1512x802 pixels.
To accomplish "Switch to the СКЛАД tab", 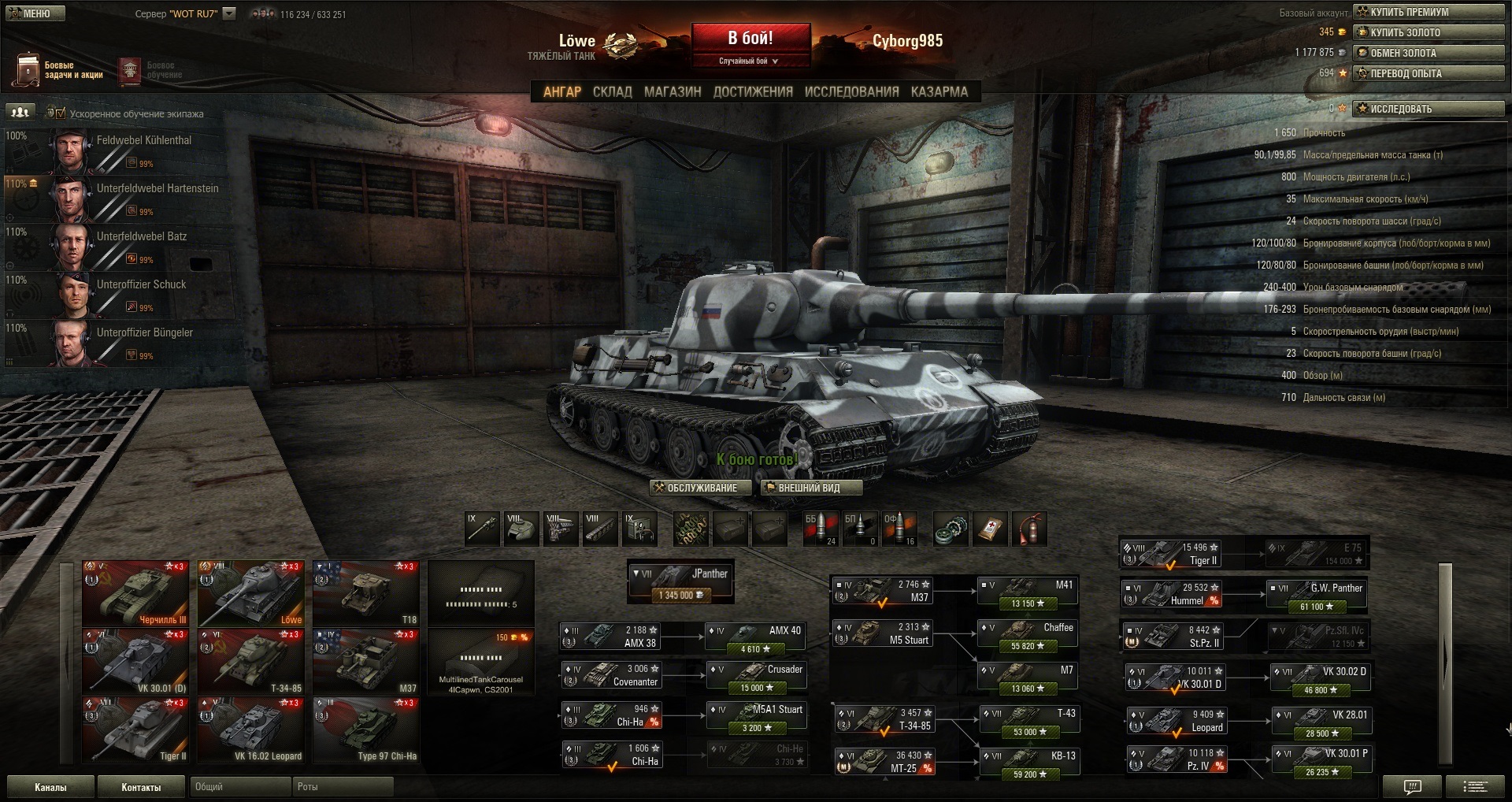I will [612, 91].
